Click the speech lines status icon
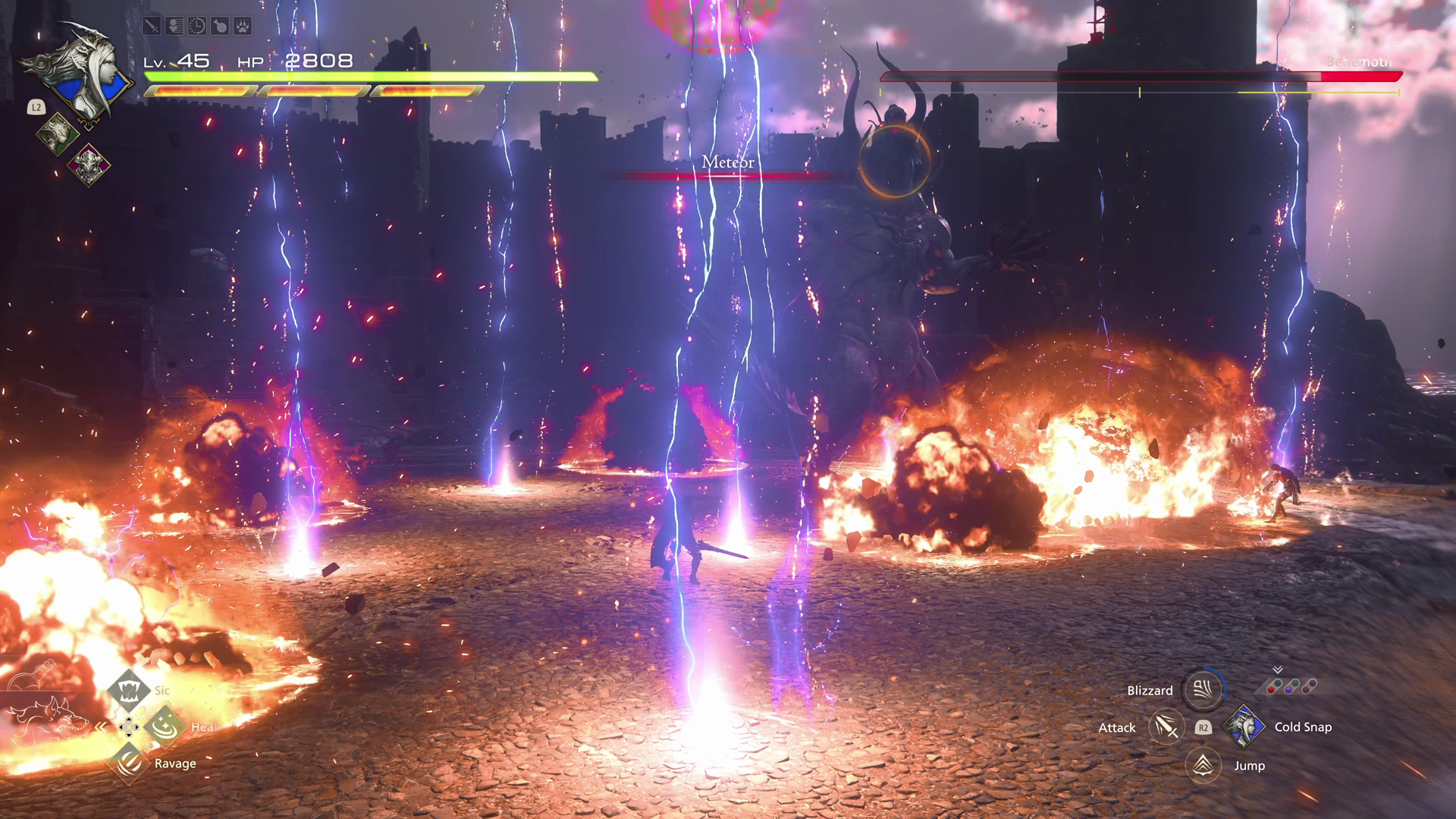 point(174,27)
